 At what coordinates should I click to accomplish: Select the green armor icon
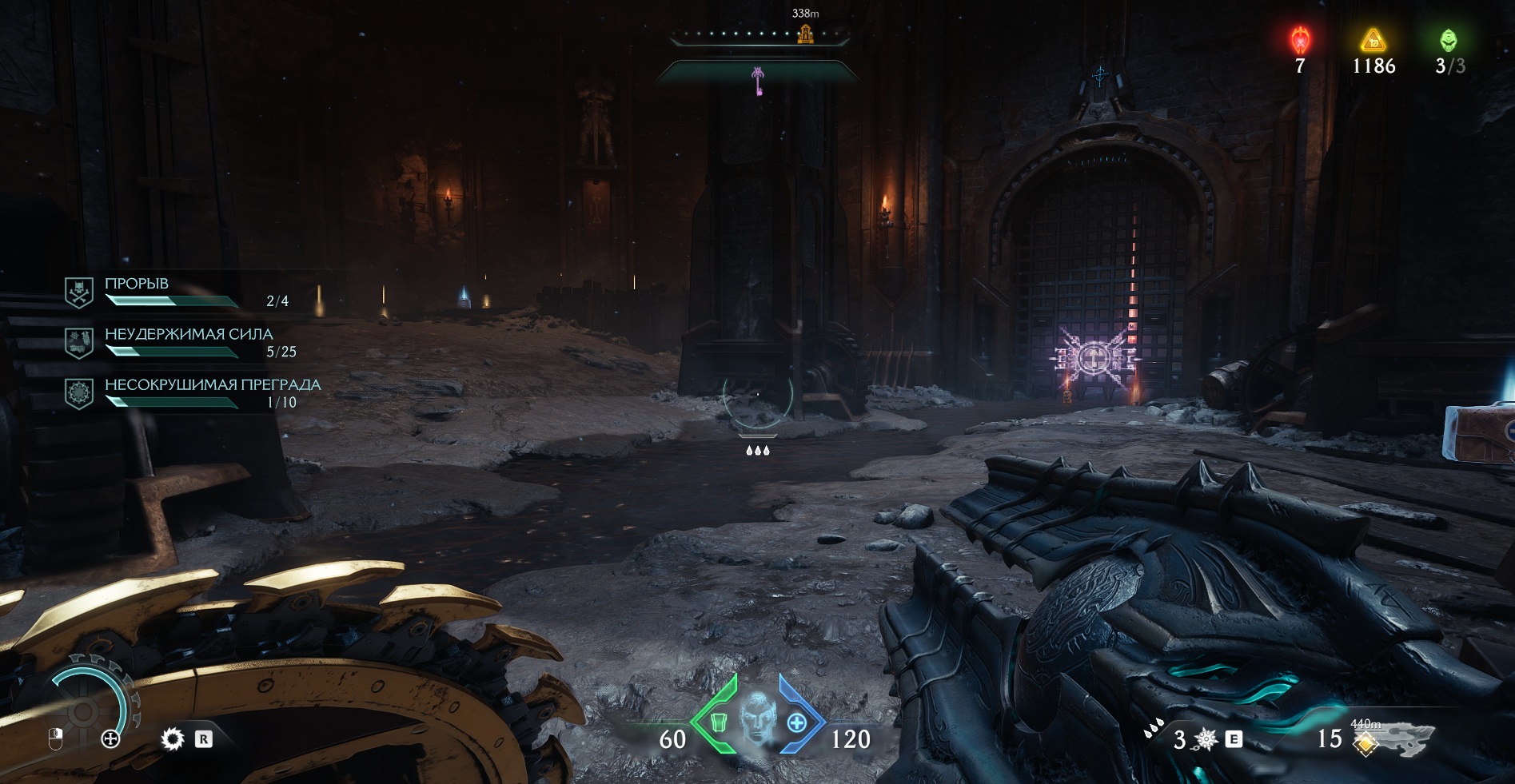point(718,722)
